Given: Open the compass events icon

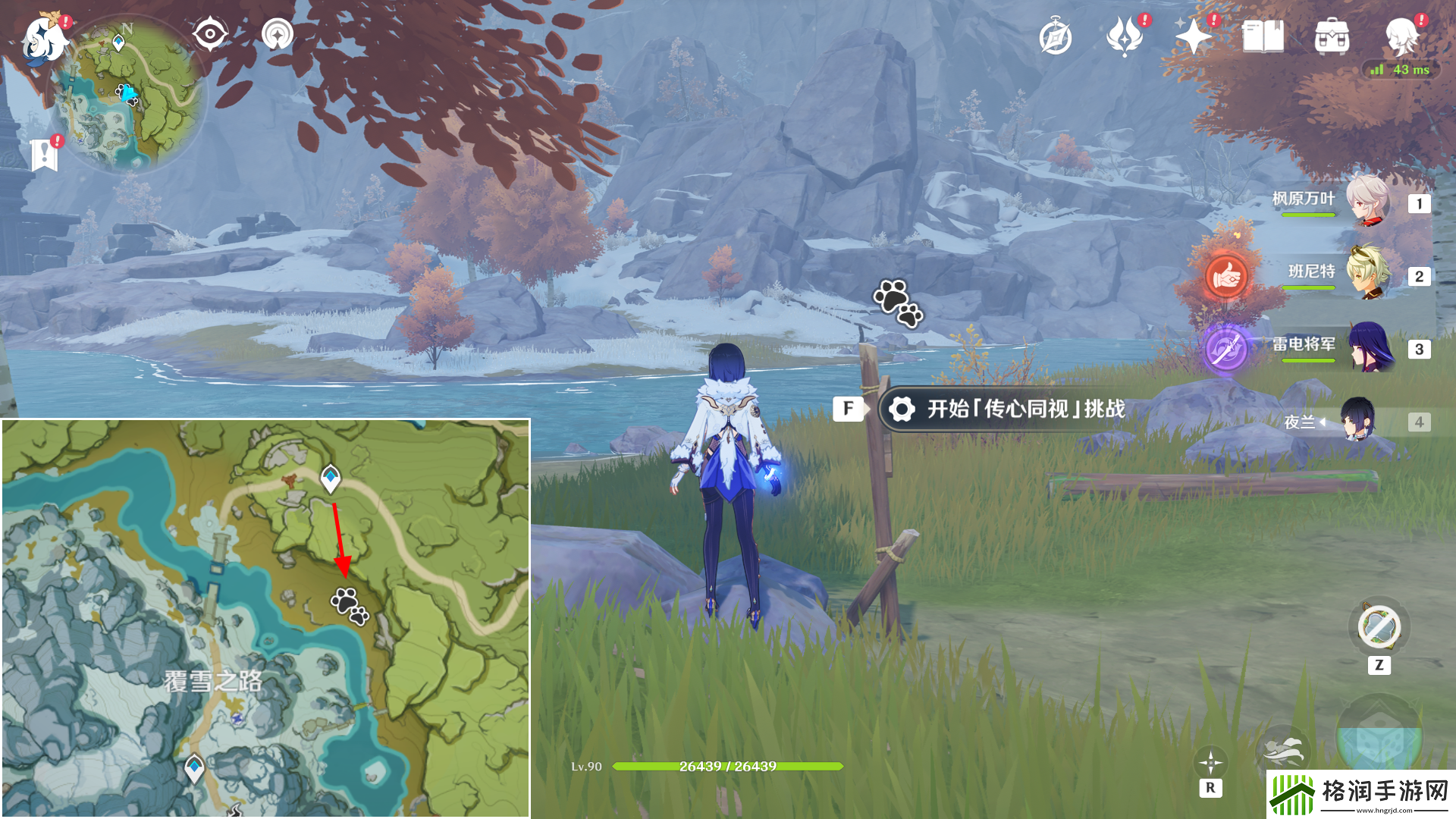Looking at the screenshot, I should click(1055, 37).
